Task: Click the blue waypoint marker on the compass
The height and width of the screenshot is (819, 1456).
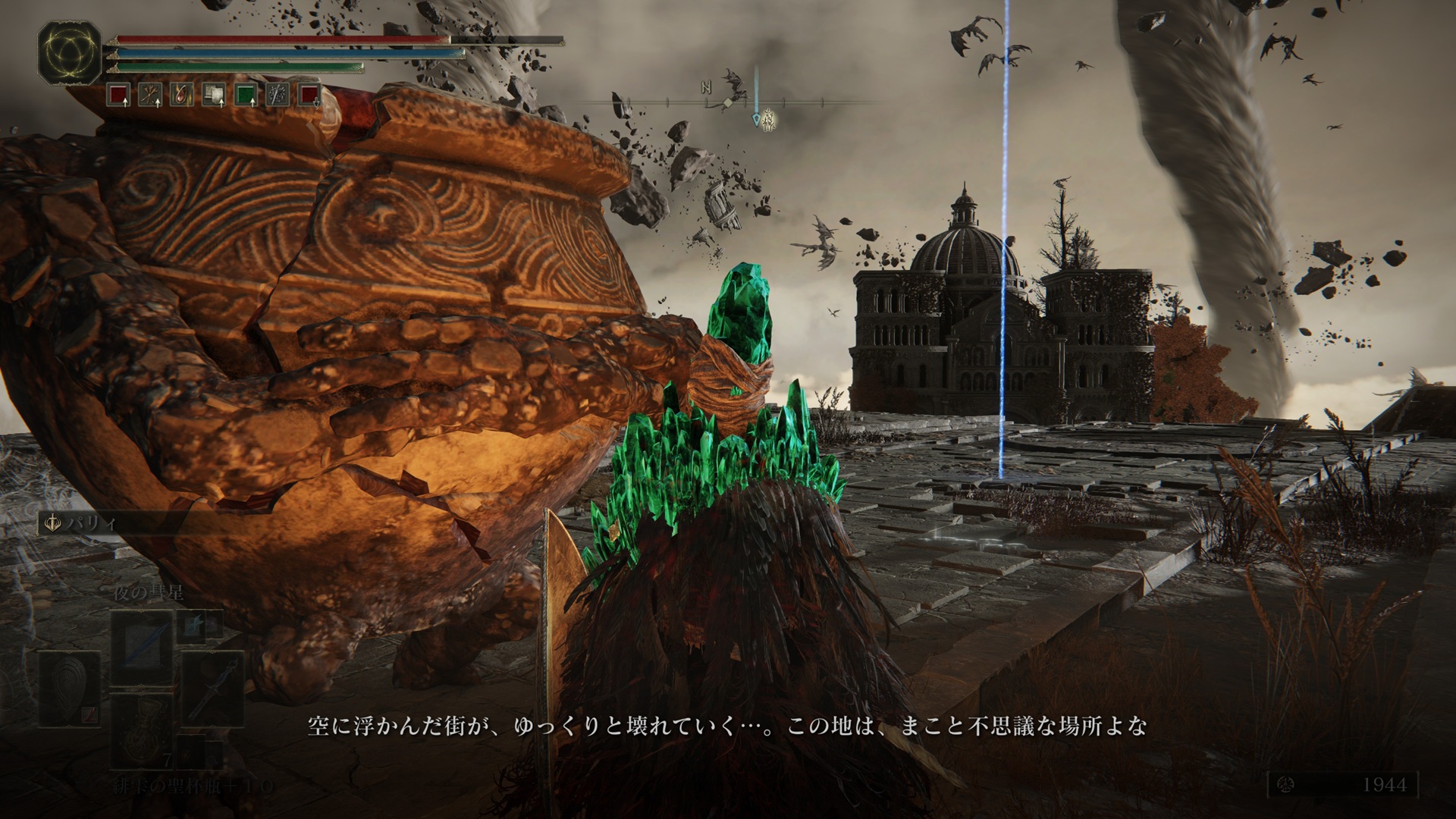Action: click(x=756, y=119)
